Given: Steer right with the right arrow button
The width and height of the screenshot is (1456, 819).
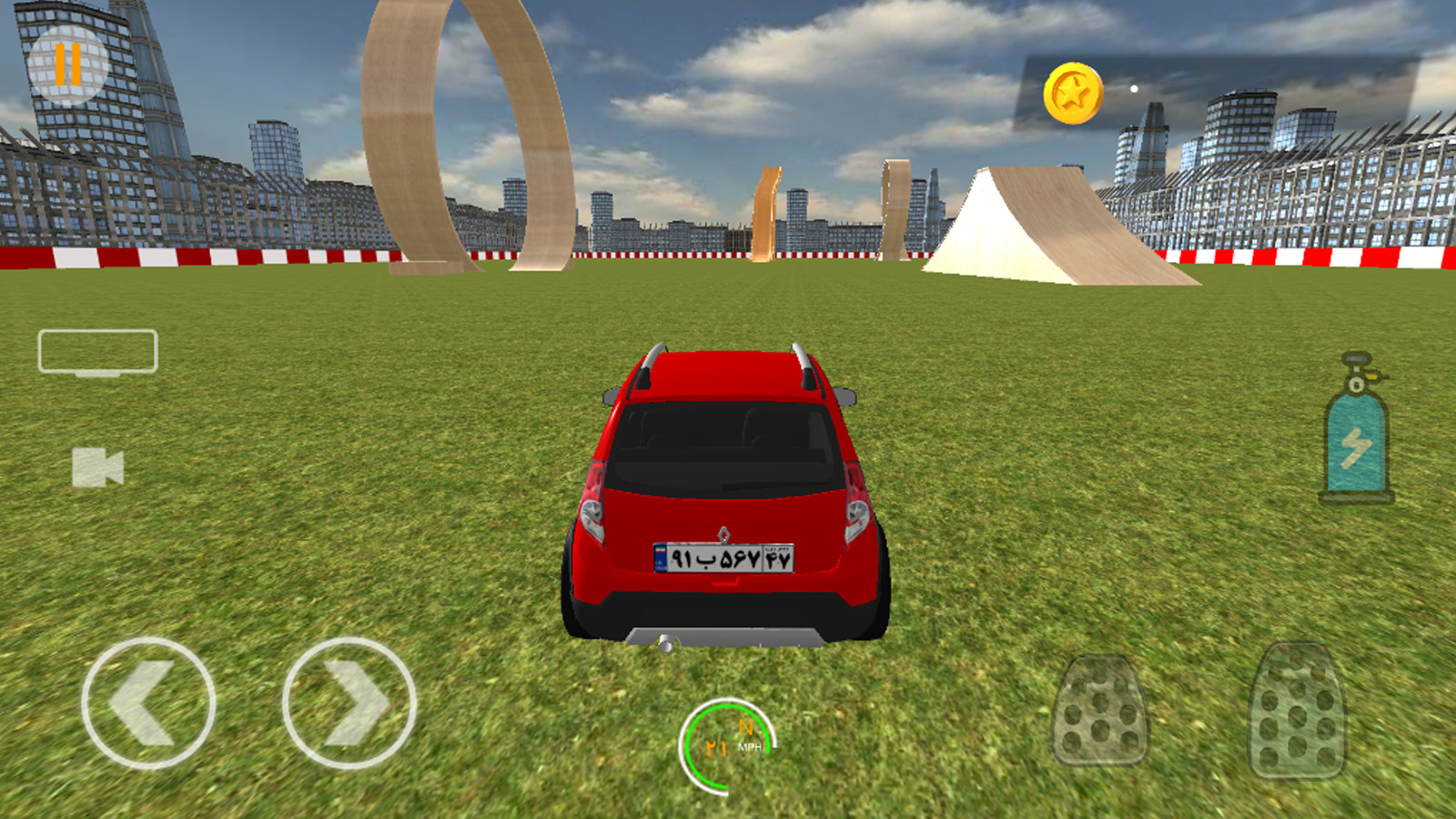Looking at the screenshot, I should click(349, 703).
